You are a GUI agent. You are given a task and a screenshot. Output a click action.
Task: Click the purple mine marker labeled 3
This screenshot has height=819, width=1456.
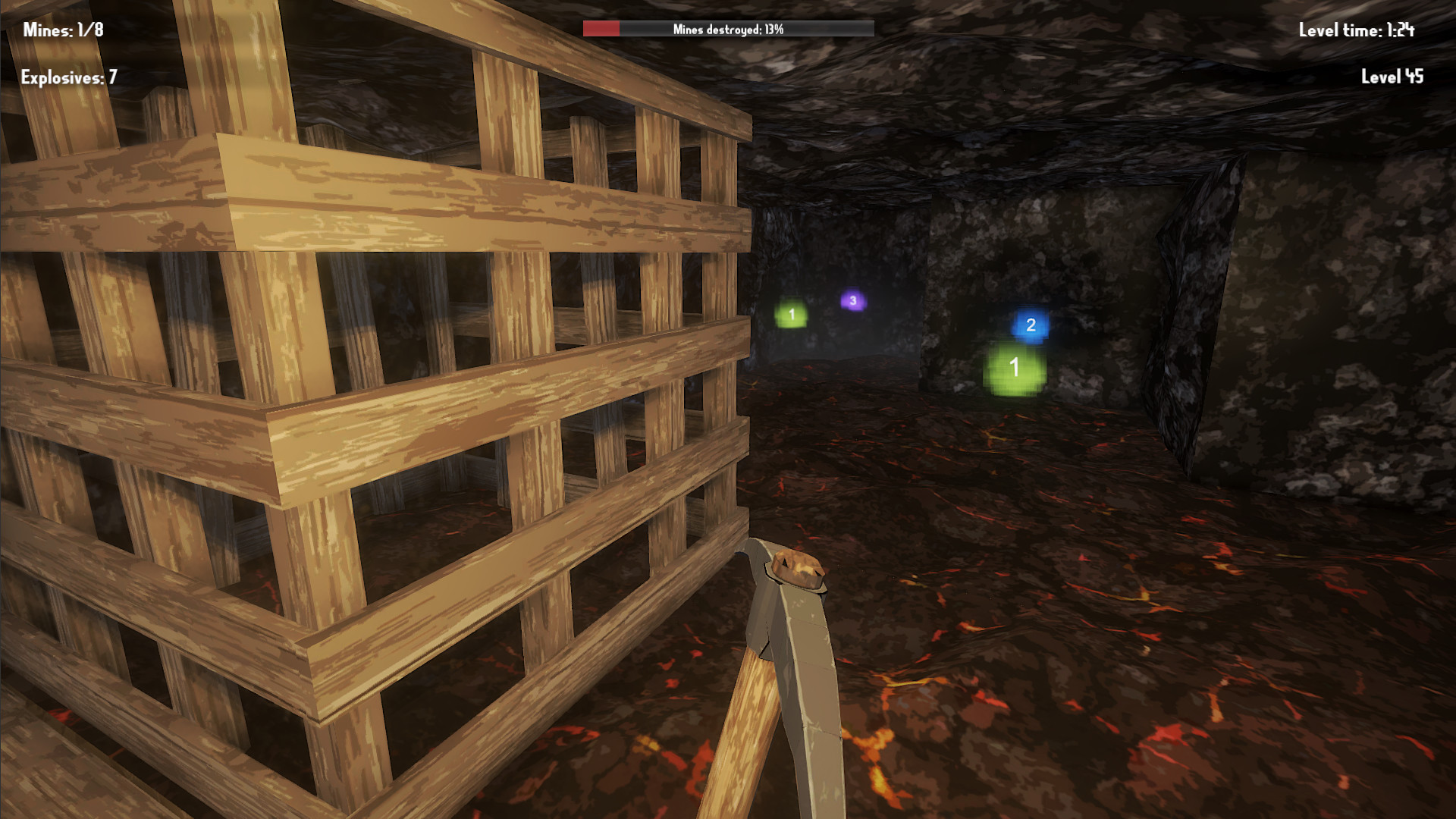click(x=852, y=300)
